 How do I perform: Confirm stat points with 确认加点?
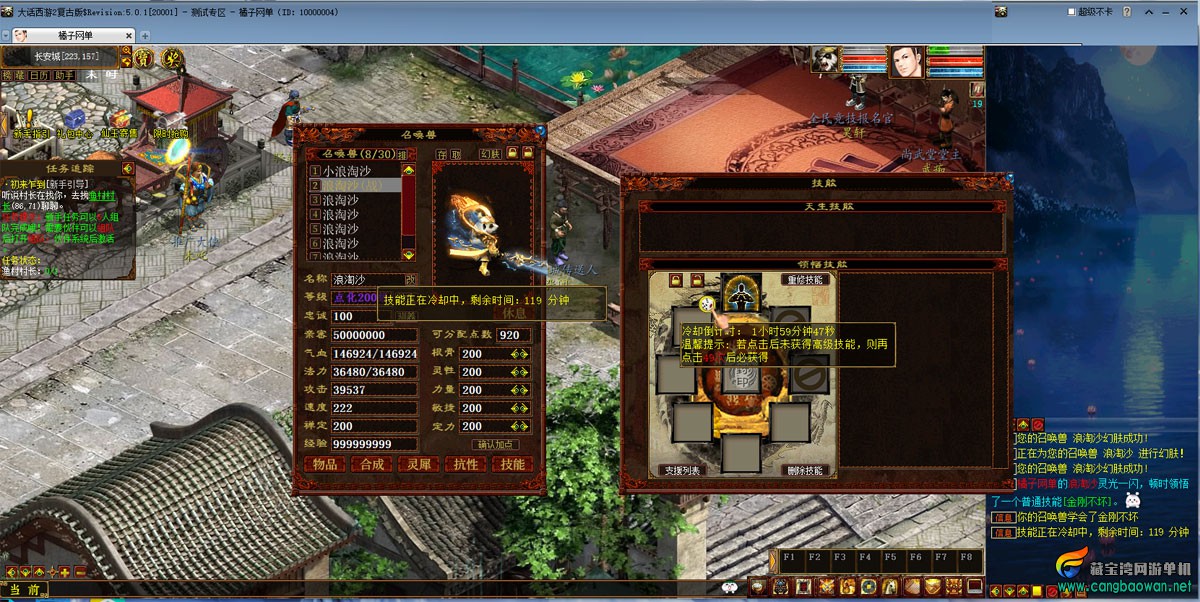click(495, 444)
